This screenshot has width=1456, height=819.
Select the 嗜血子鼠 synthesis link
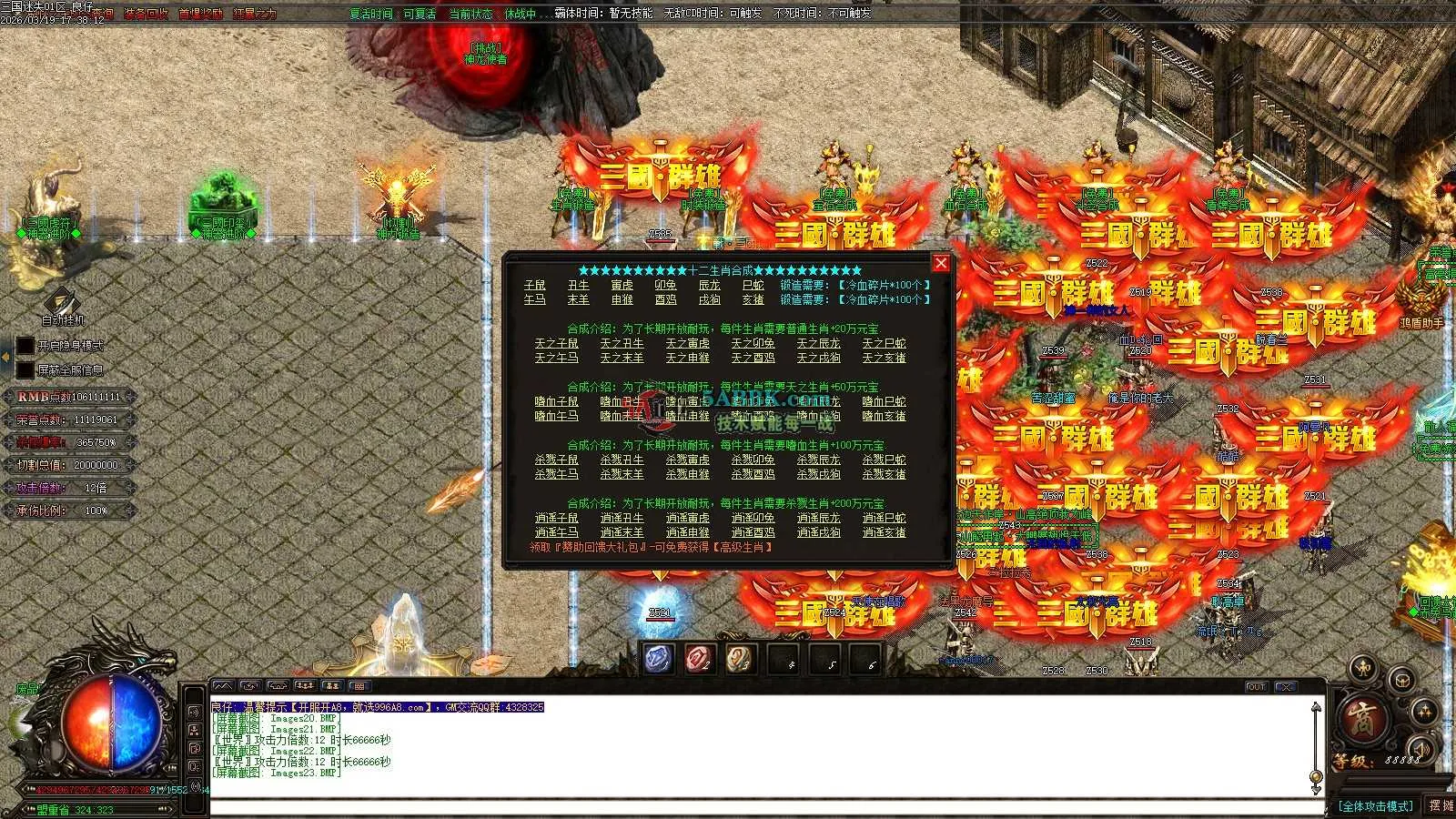coord(556,402)
